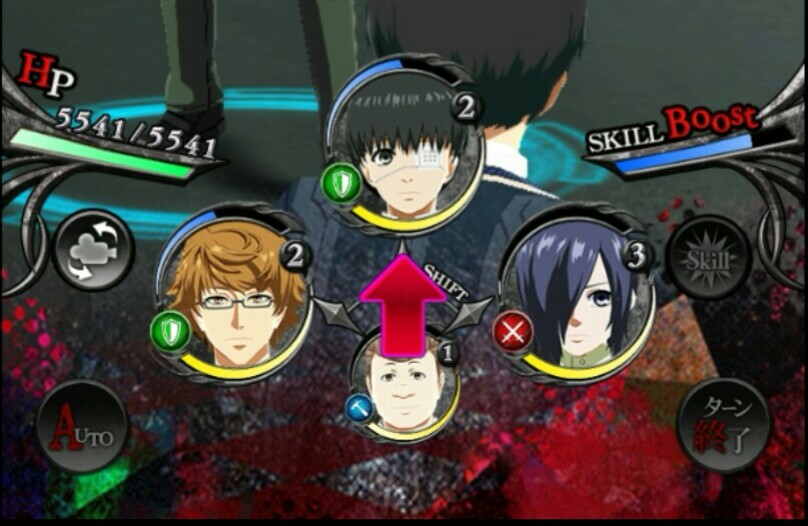Toggle the Auto battle button
The width and height of the screenshot is (808, 526).
(82, 426)
